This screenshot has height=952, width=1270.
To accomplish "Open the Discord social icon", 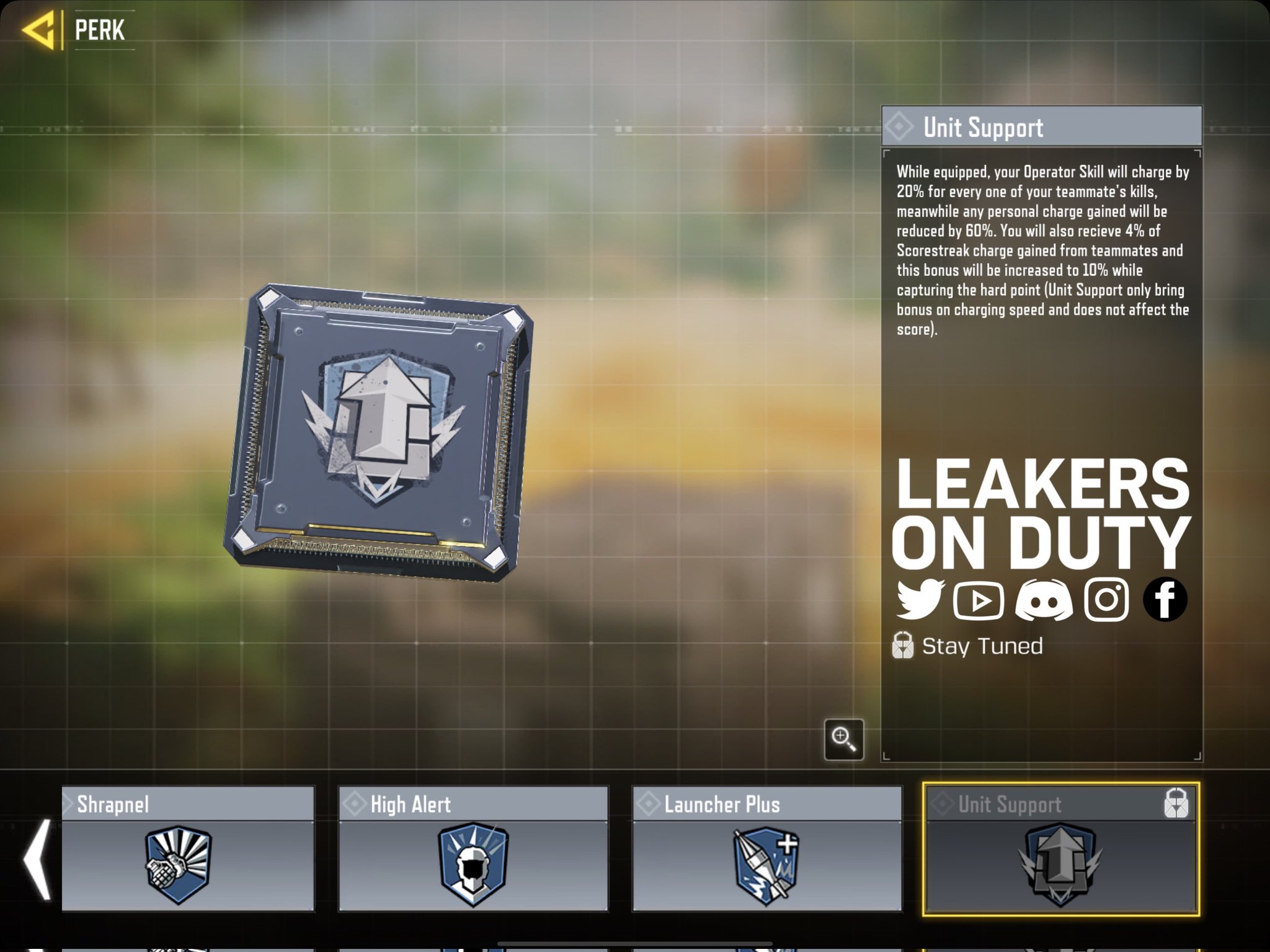I will tap(1044, 598).
